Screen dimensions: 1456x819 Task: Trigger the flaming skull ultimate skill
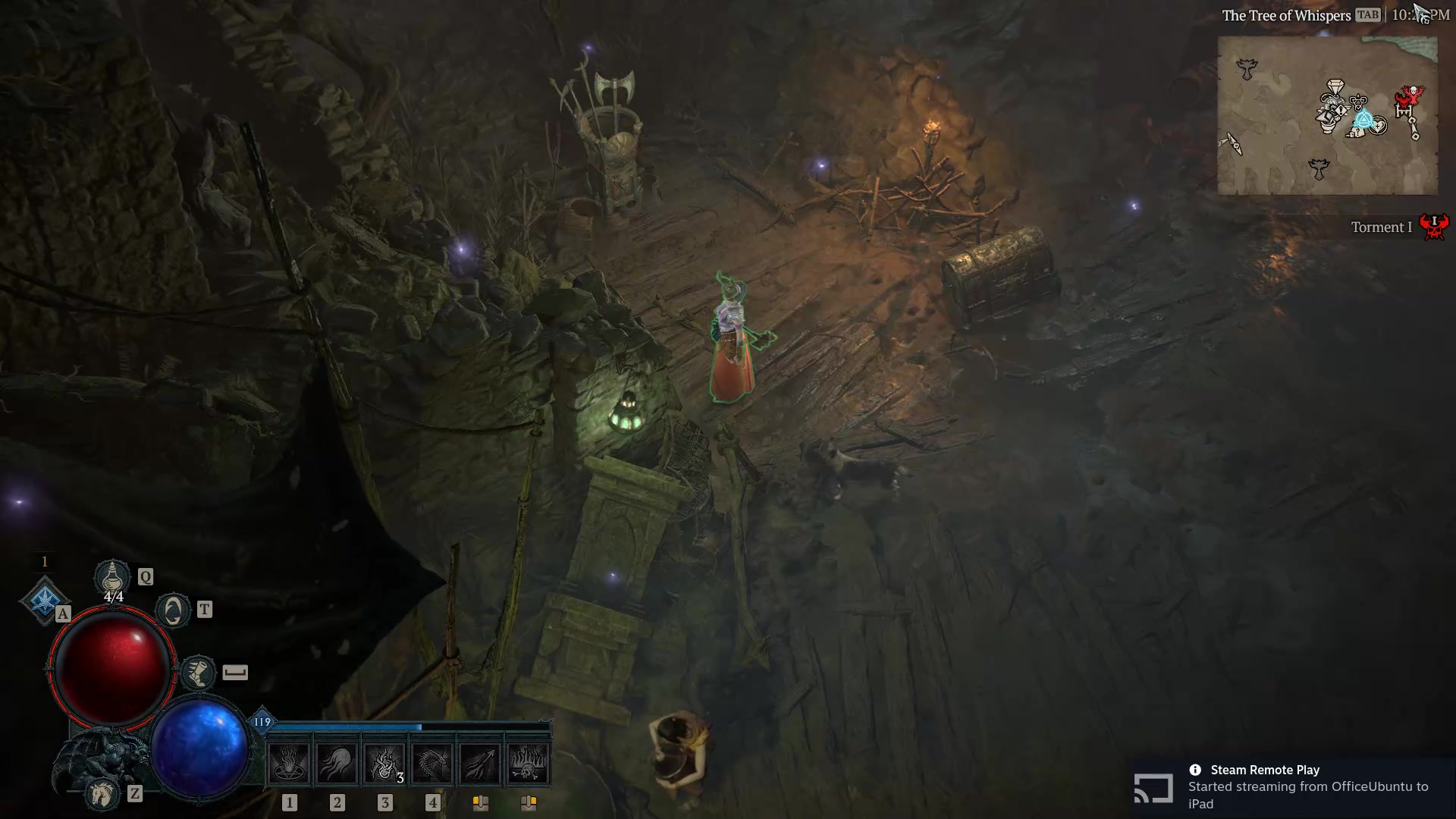(x=526, y=762)
